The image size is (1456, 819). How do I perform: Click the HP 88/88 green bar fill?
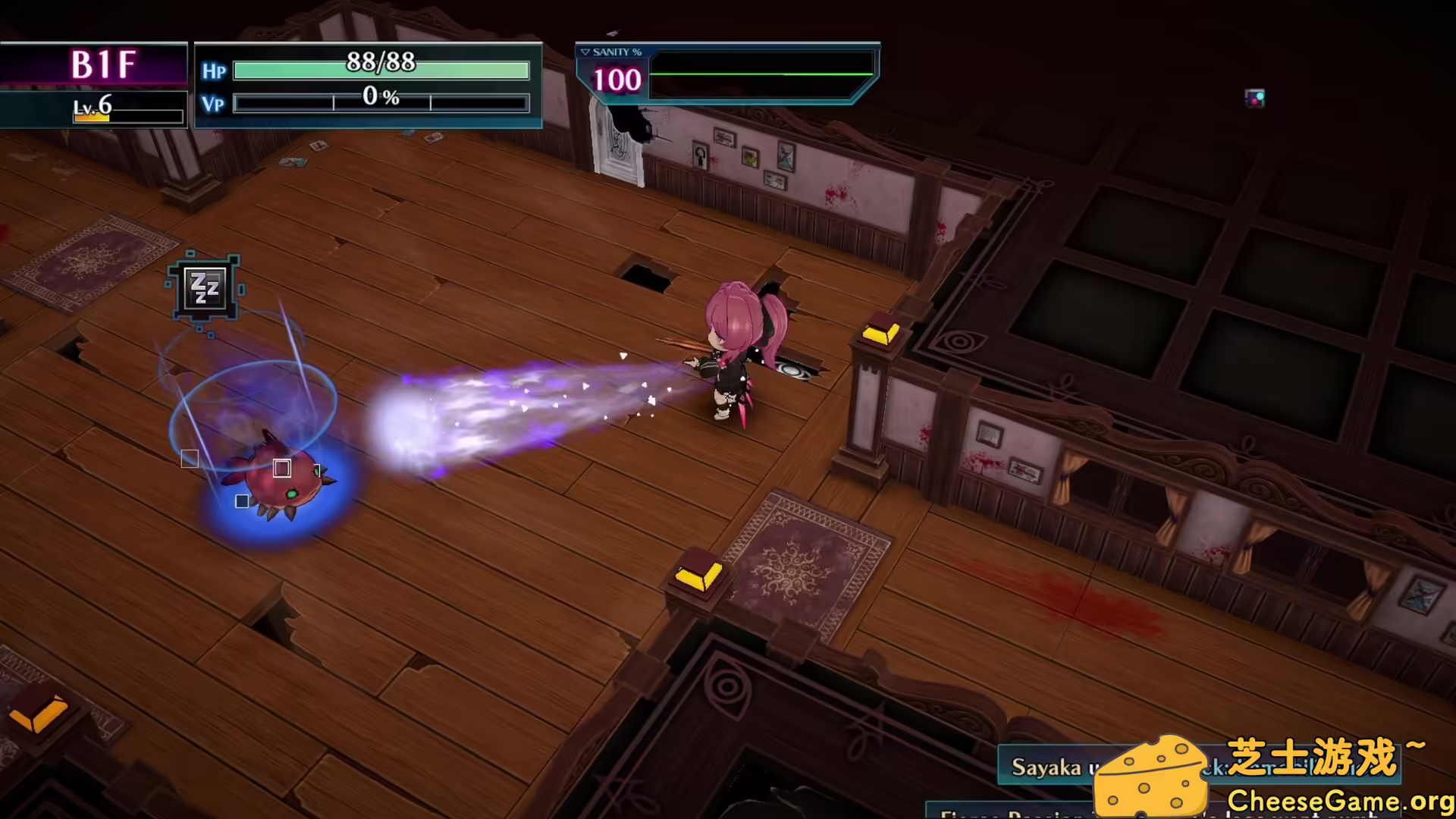point(379,70)
